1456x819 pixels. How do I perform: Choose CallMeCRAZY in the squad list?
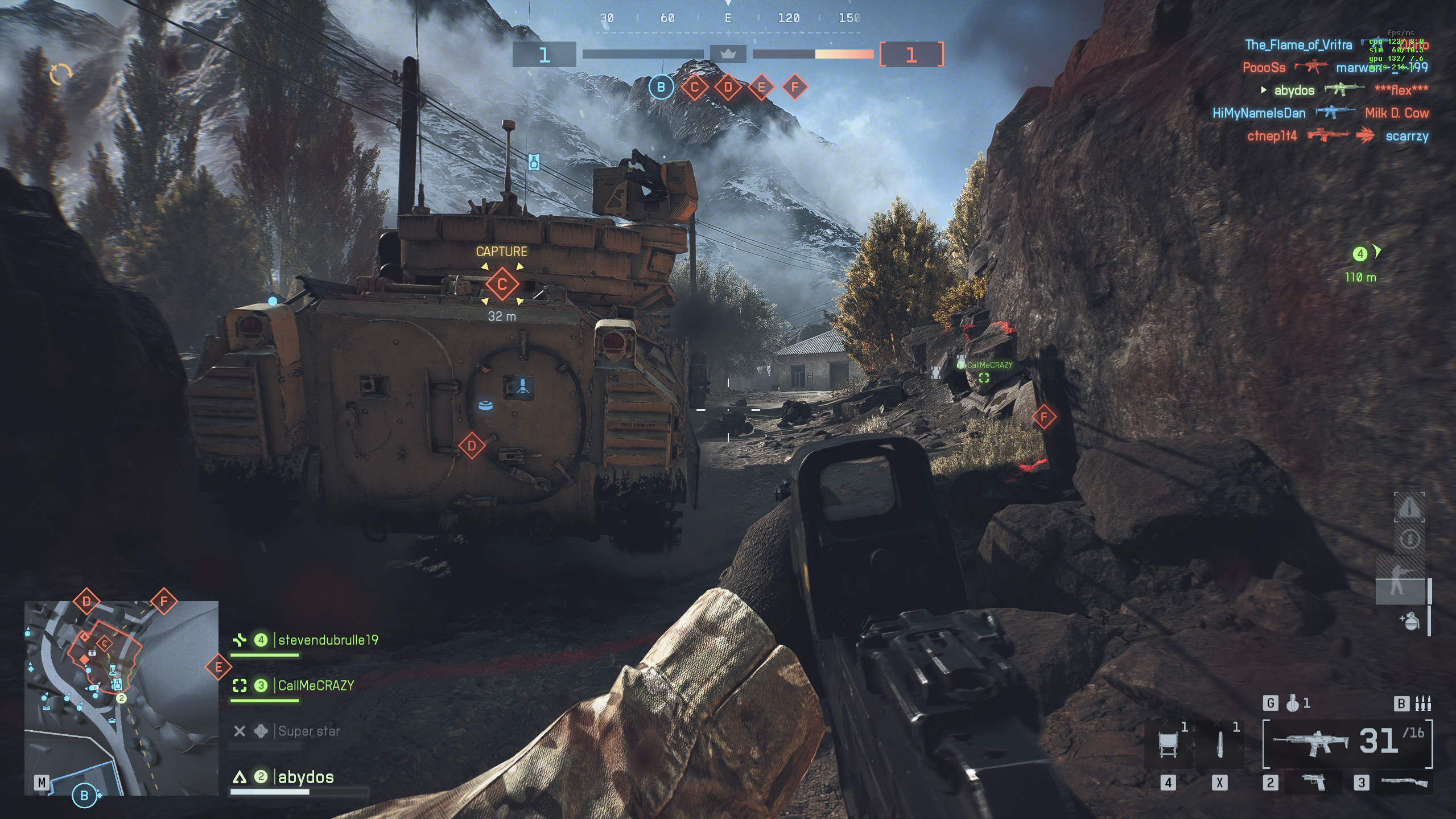316,686
